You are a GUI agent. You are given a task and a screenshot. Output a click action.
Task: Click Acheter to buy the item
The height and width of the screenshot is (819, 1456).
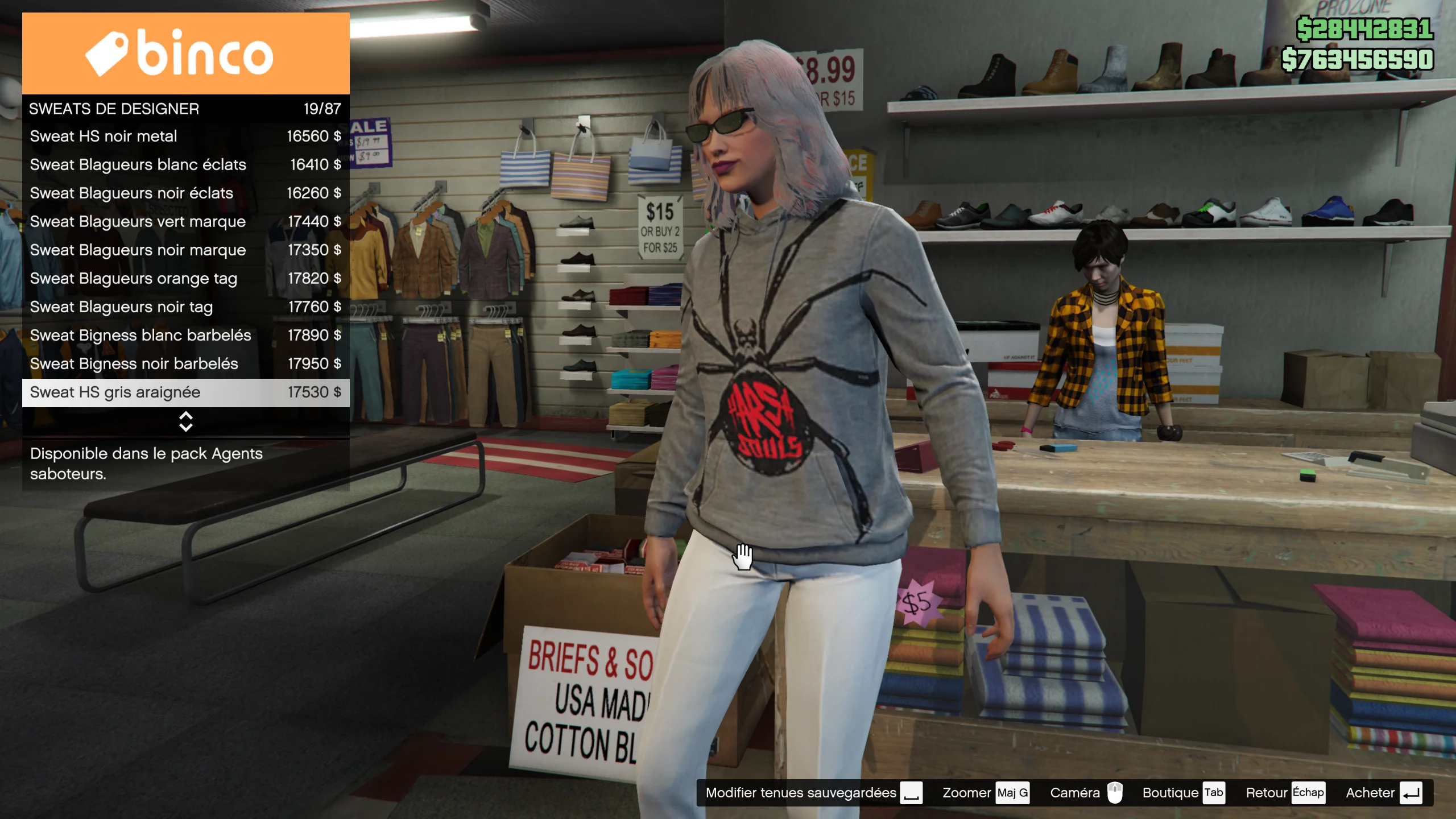[1383, 793]
